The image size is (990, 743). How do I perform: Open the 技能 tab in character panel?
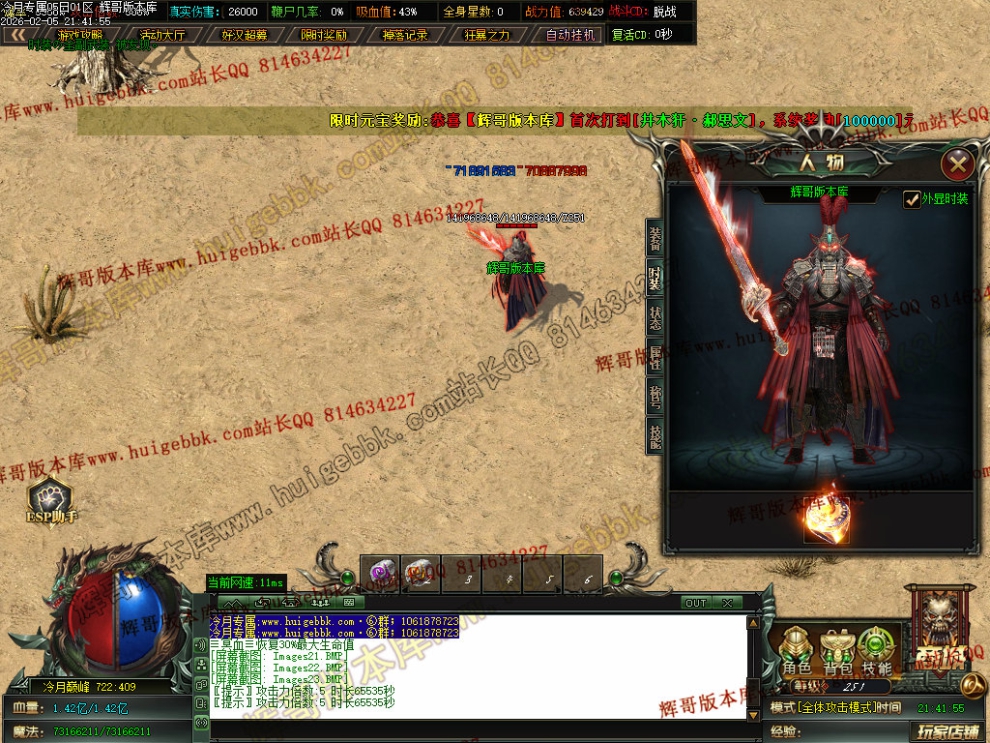click(655, 436)
